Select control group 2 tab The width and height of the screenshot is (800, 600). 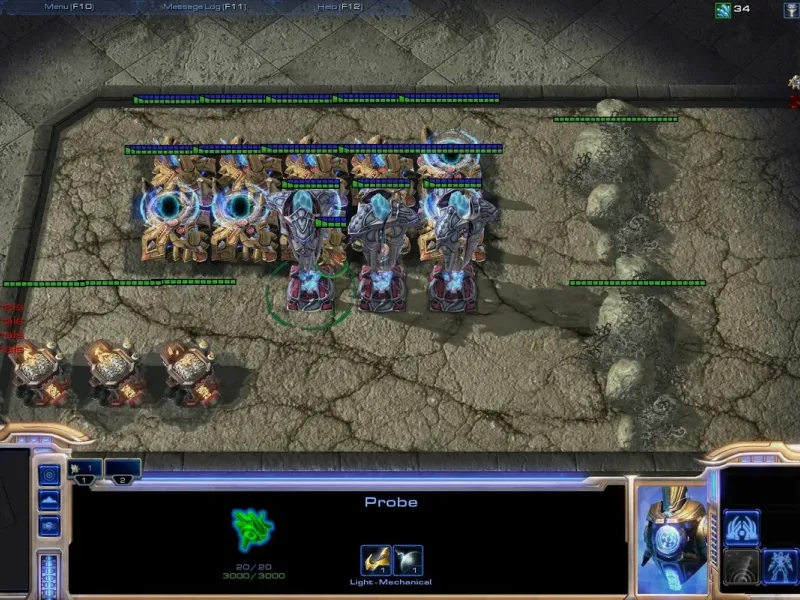pos(122,469)
